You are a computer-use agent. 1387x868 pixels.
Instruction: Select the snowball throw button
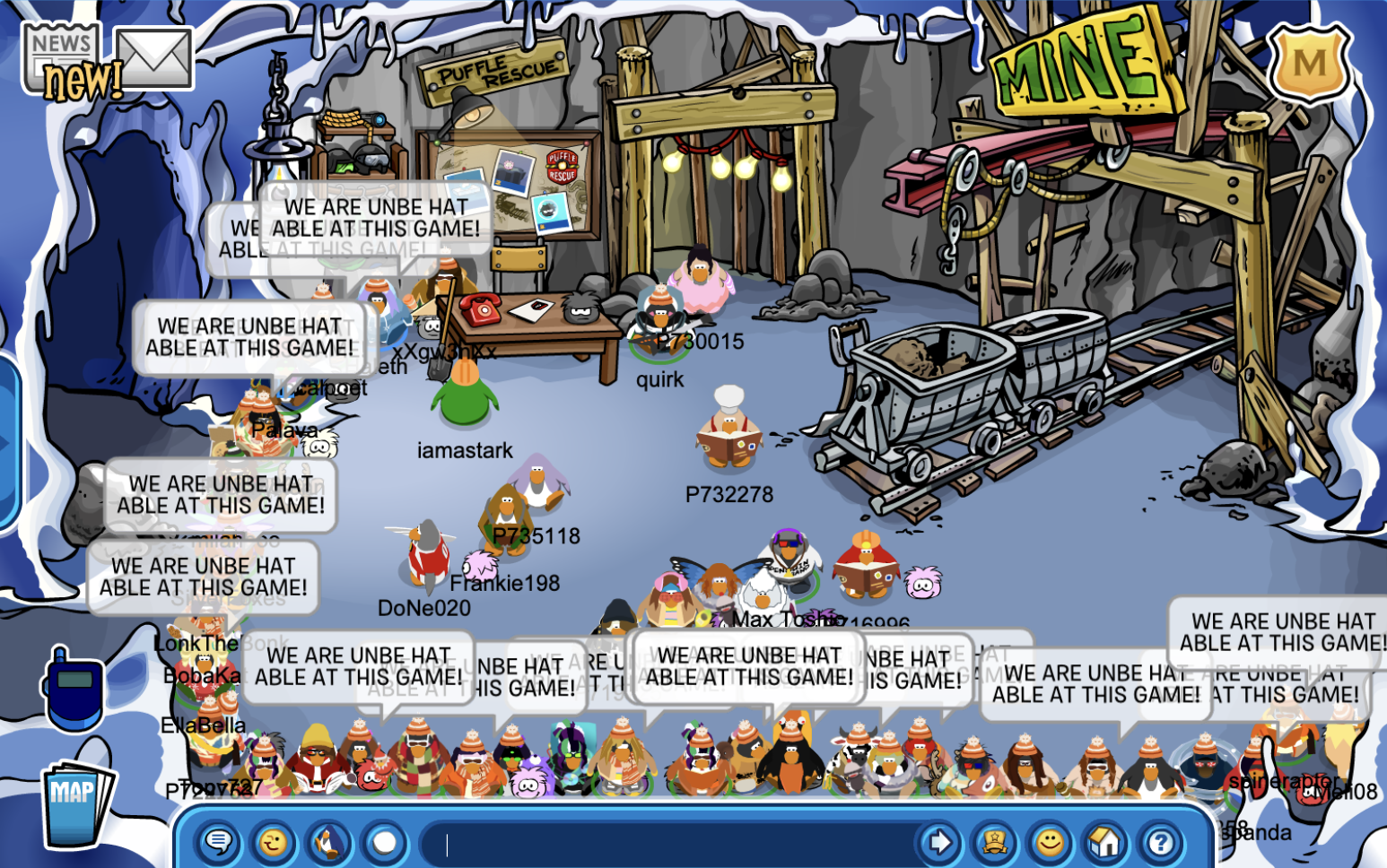[385, 843]
